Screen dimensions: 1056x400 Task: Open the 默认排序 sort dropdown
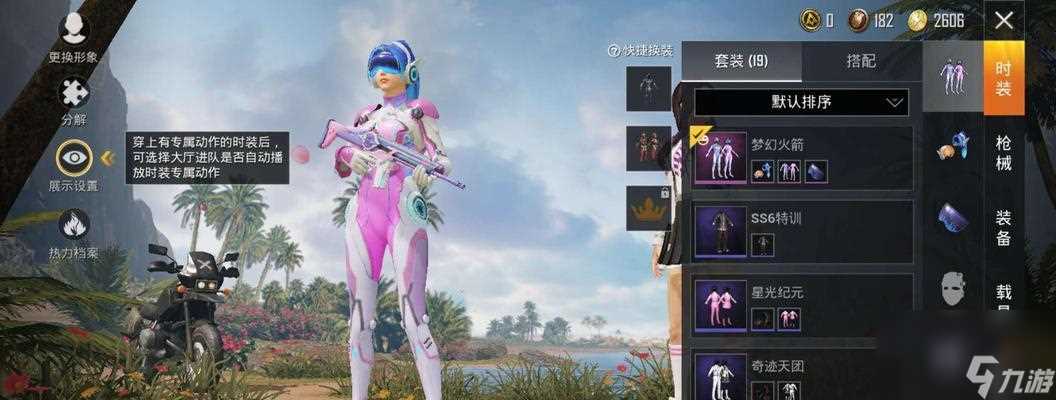tap(801, 102)
